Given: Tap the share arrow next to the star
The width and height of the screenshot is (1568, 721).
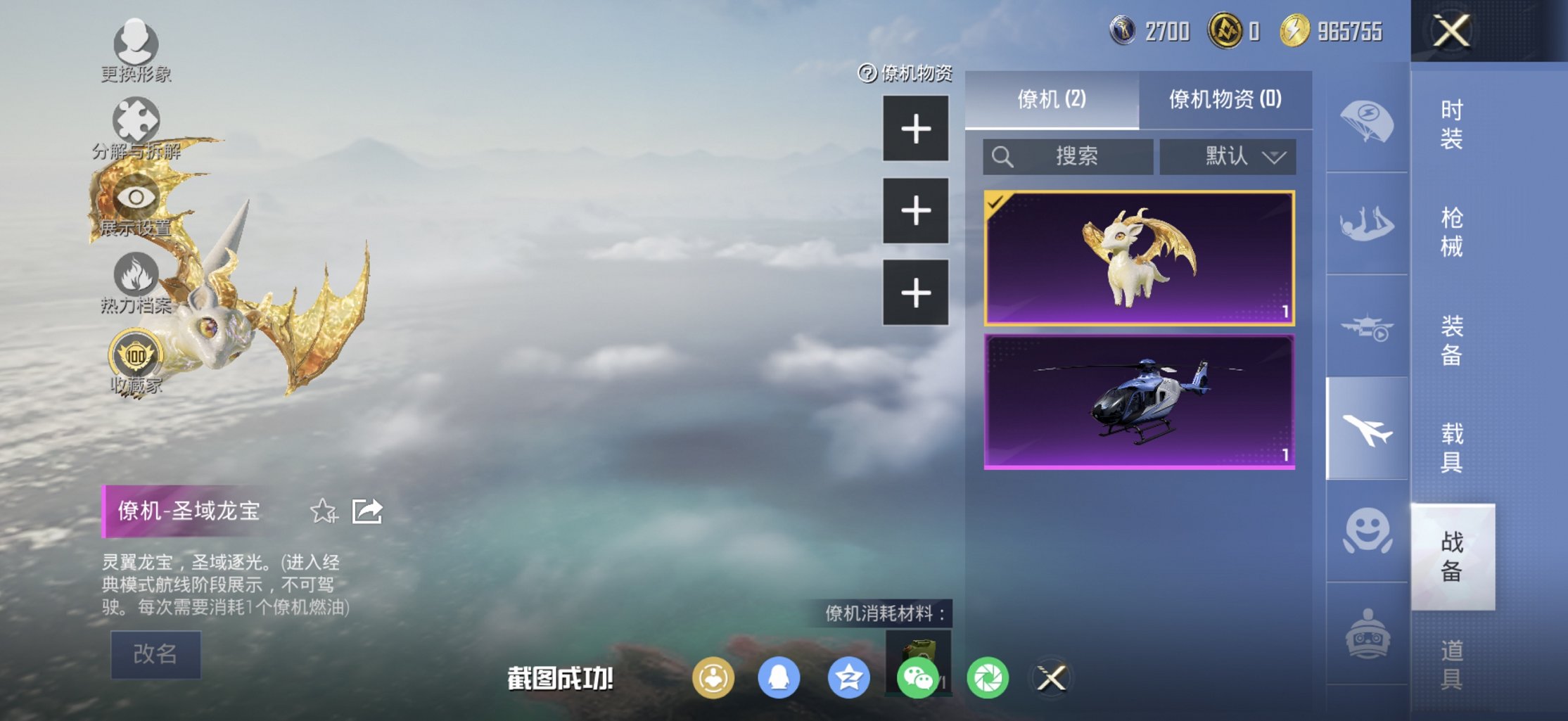Looking at the screenshot, I should point(369,511).
